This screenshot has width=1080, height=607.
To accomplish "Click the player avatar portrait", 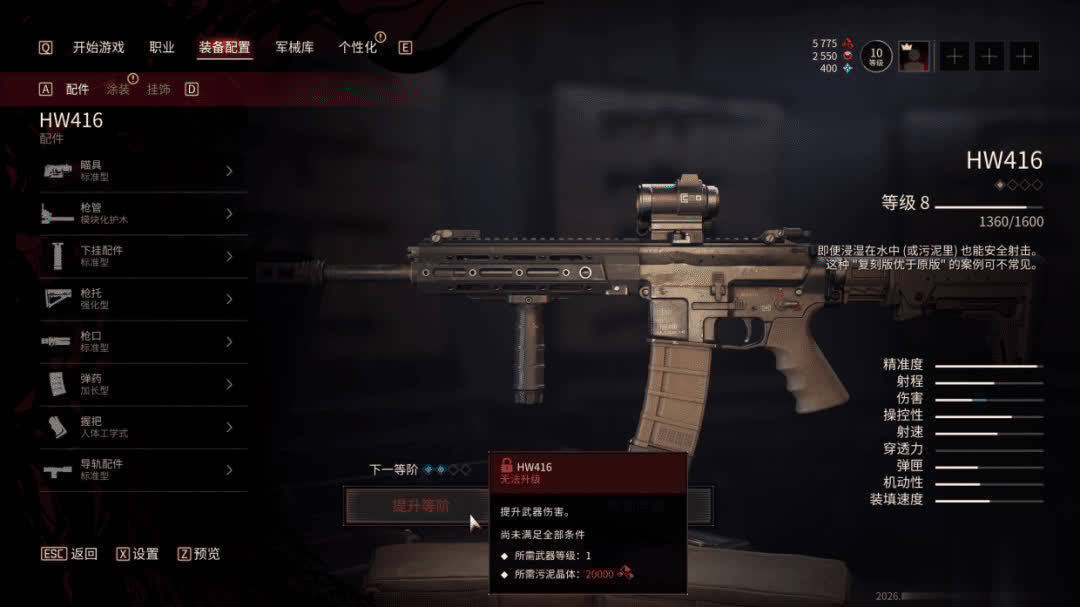I will click(913, 56).
